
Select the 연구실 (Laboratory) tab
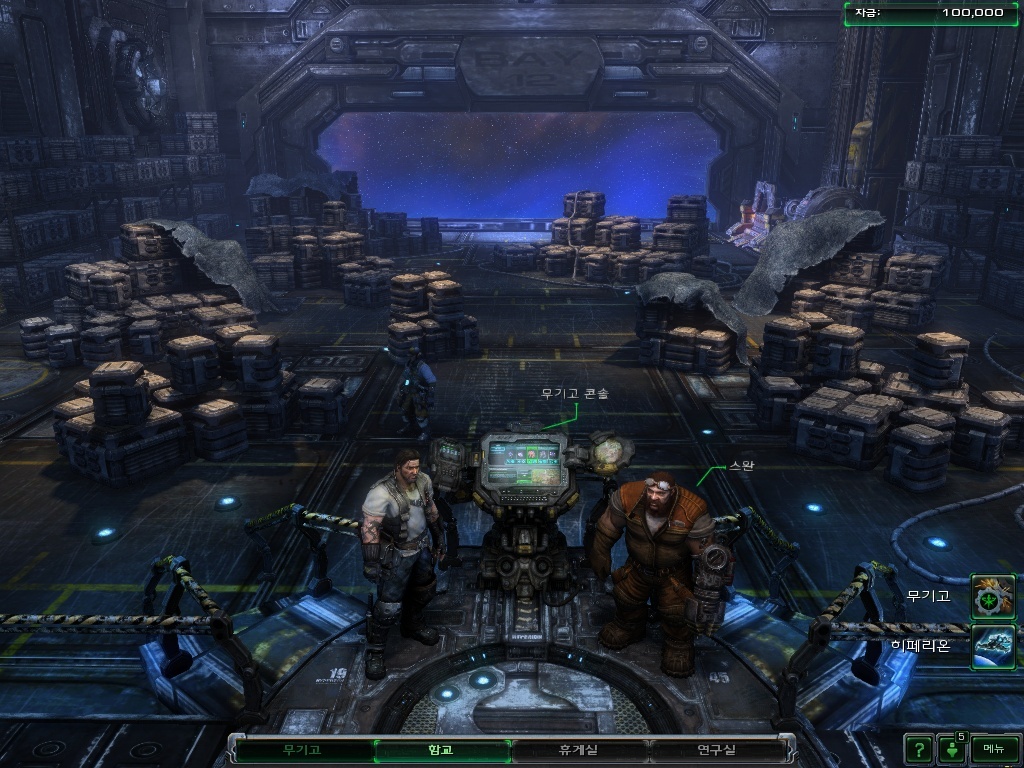pyautogui.click(x=716, y=749)
